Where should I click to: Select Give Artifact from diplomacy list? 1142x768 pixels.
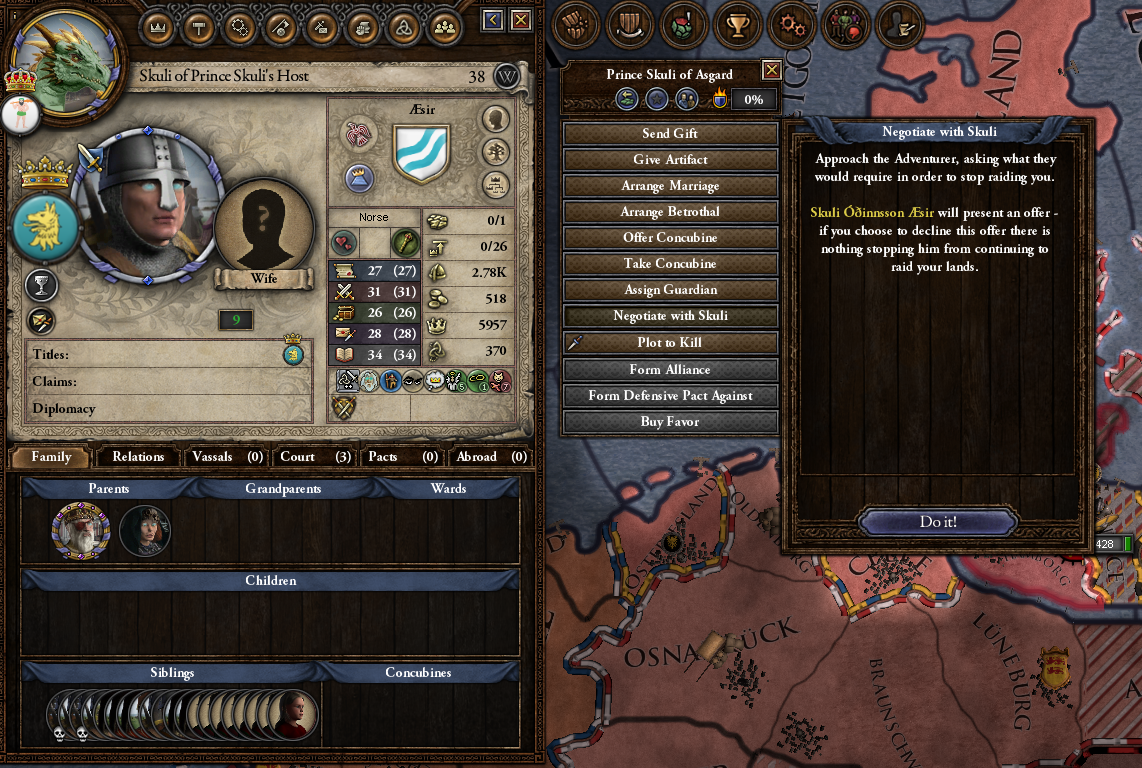click(x=670, y=160)
